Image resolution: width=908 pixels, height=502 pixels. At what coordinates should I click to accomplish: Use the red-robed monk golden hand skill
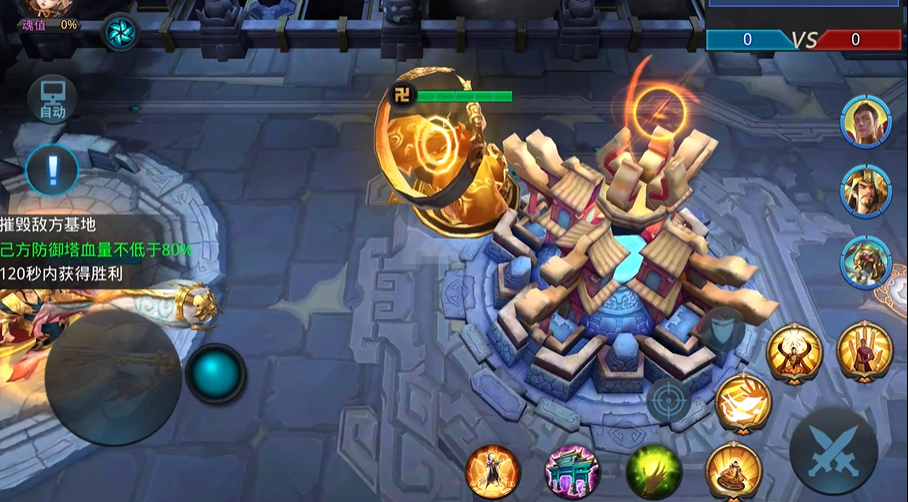tap(864, 350)
